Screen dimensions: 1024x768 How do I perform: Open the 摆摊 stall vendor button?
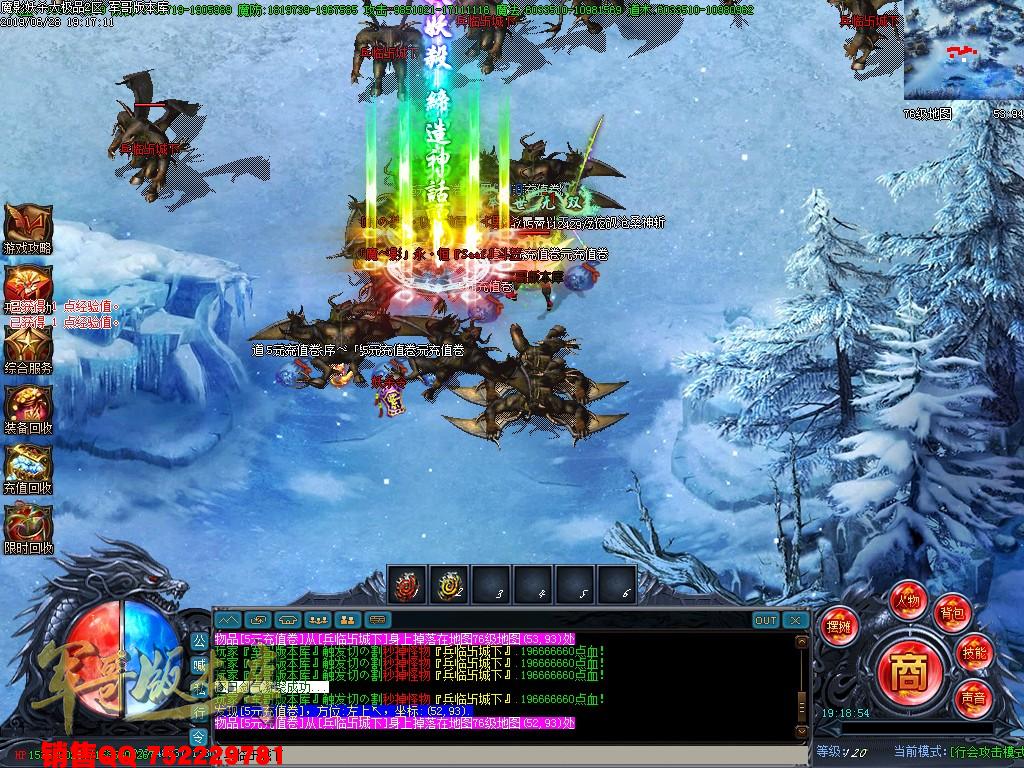pyautogui.click(x=838, y=626)
